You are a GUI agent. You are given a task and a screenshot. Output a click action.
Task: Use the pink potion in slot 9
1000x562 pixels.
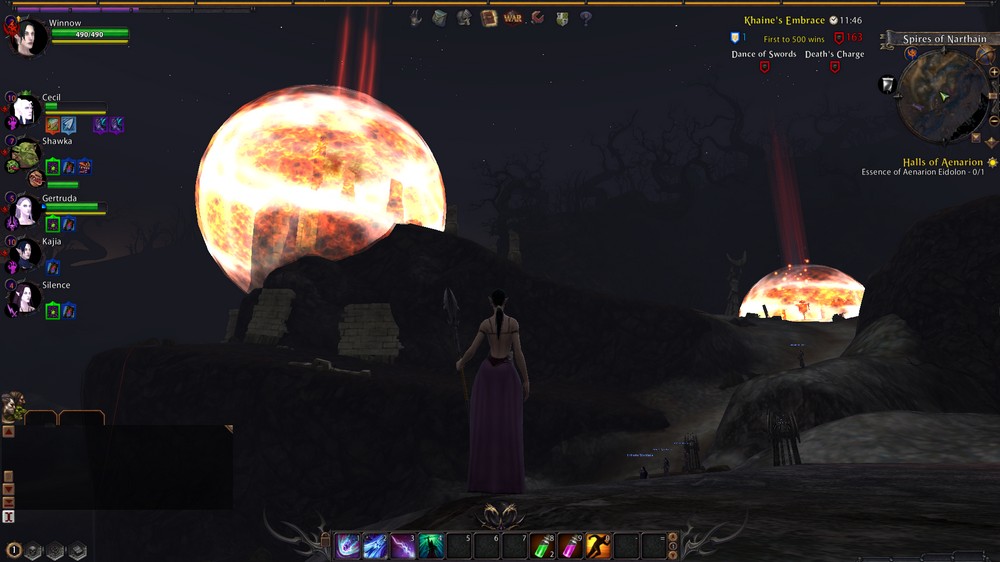click(x=570, y=546)
